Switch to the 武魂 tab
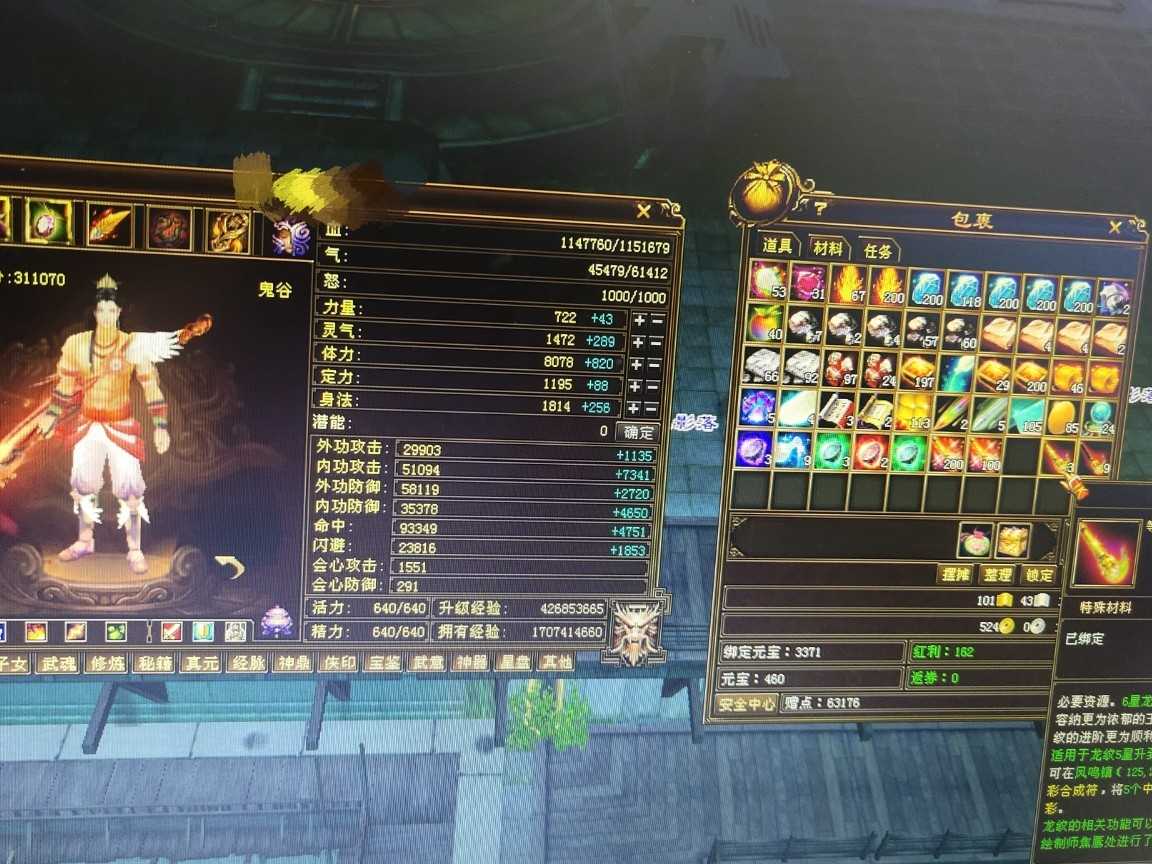 [57, 663]
